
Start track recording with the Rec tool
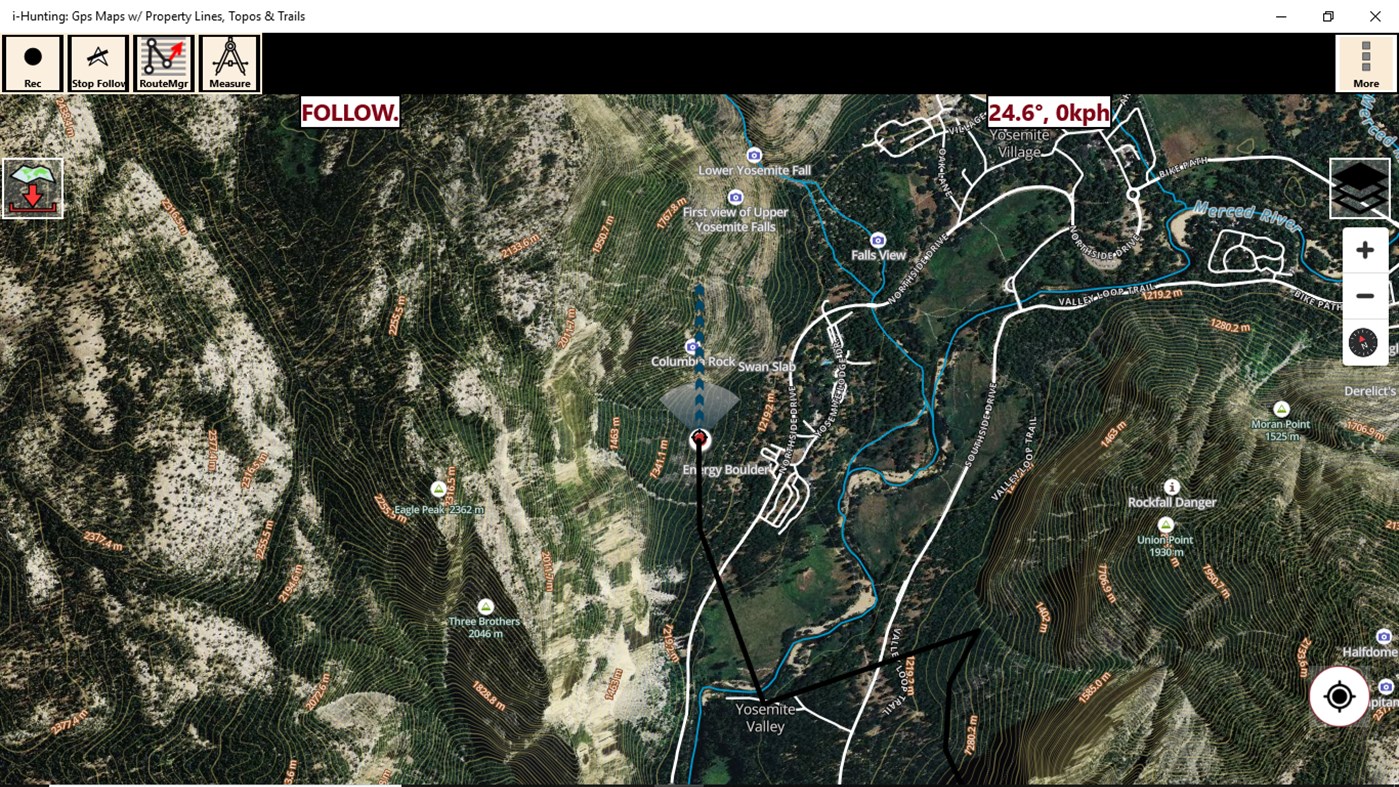32,62
